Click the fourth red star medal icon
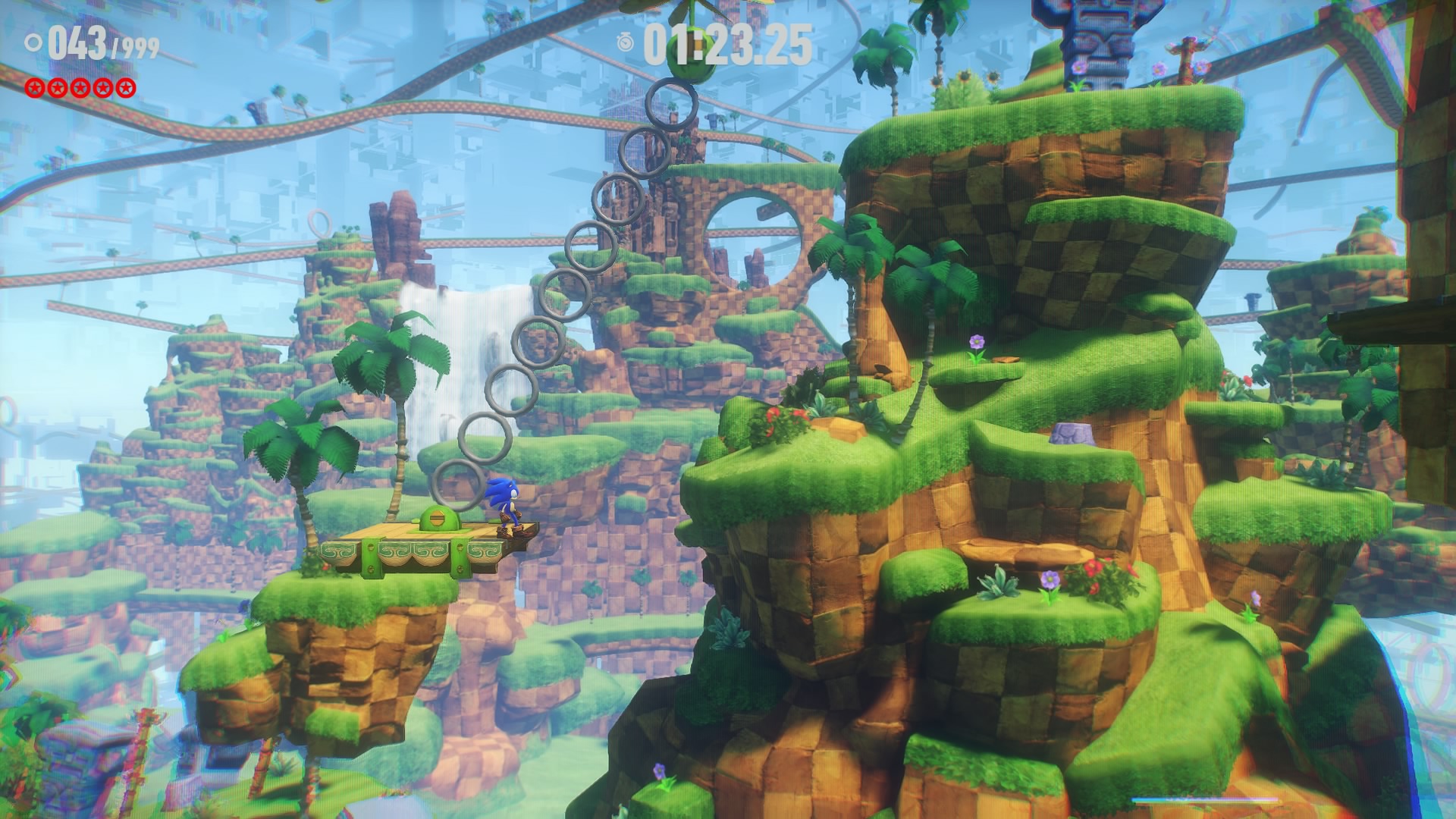Viewport: 1456px width, 819px height. pyautogui.click(x=102, y=86)
